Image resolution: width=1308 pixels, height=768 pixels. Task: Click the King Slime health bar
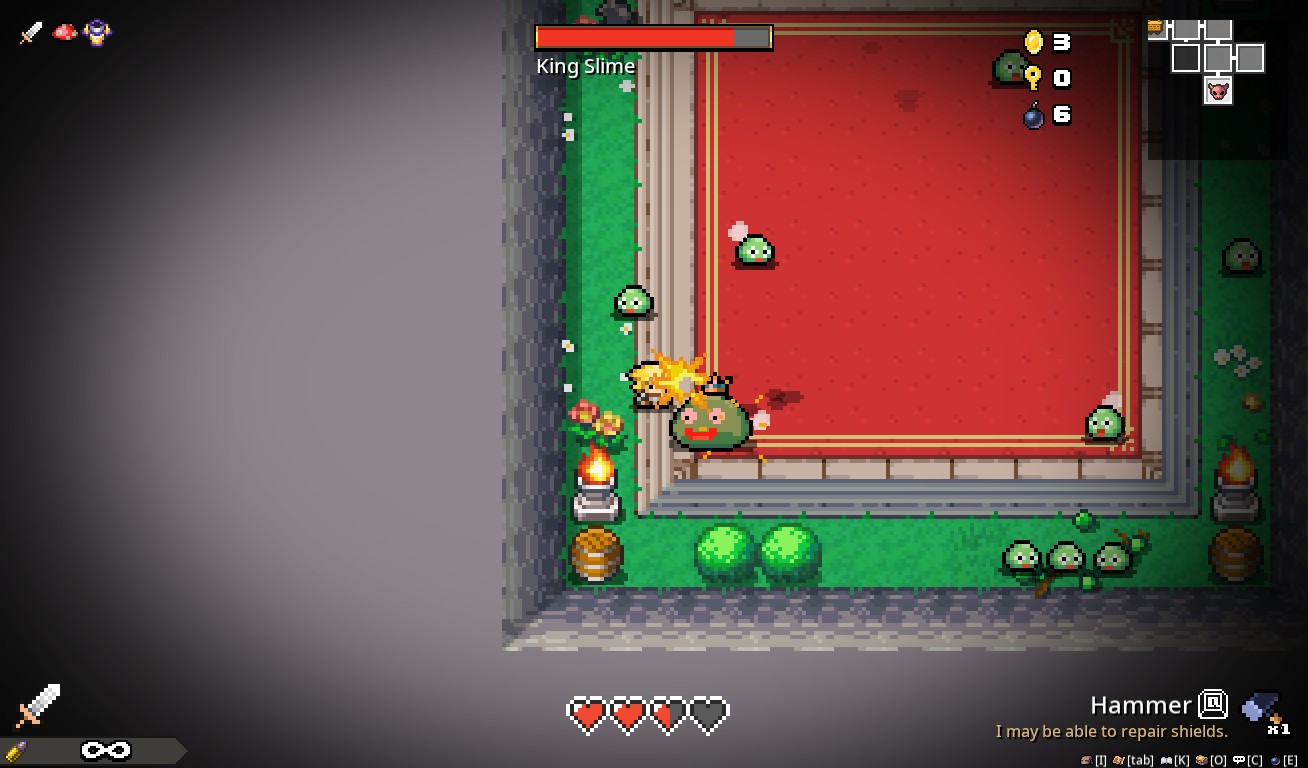pyautogui.click(x=652, y=37)
